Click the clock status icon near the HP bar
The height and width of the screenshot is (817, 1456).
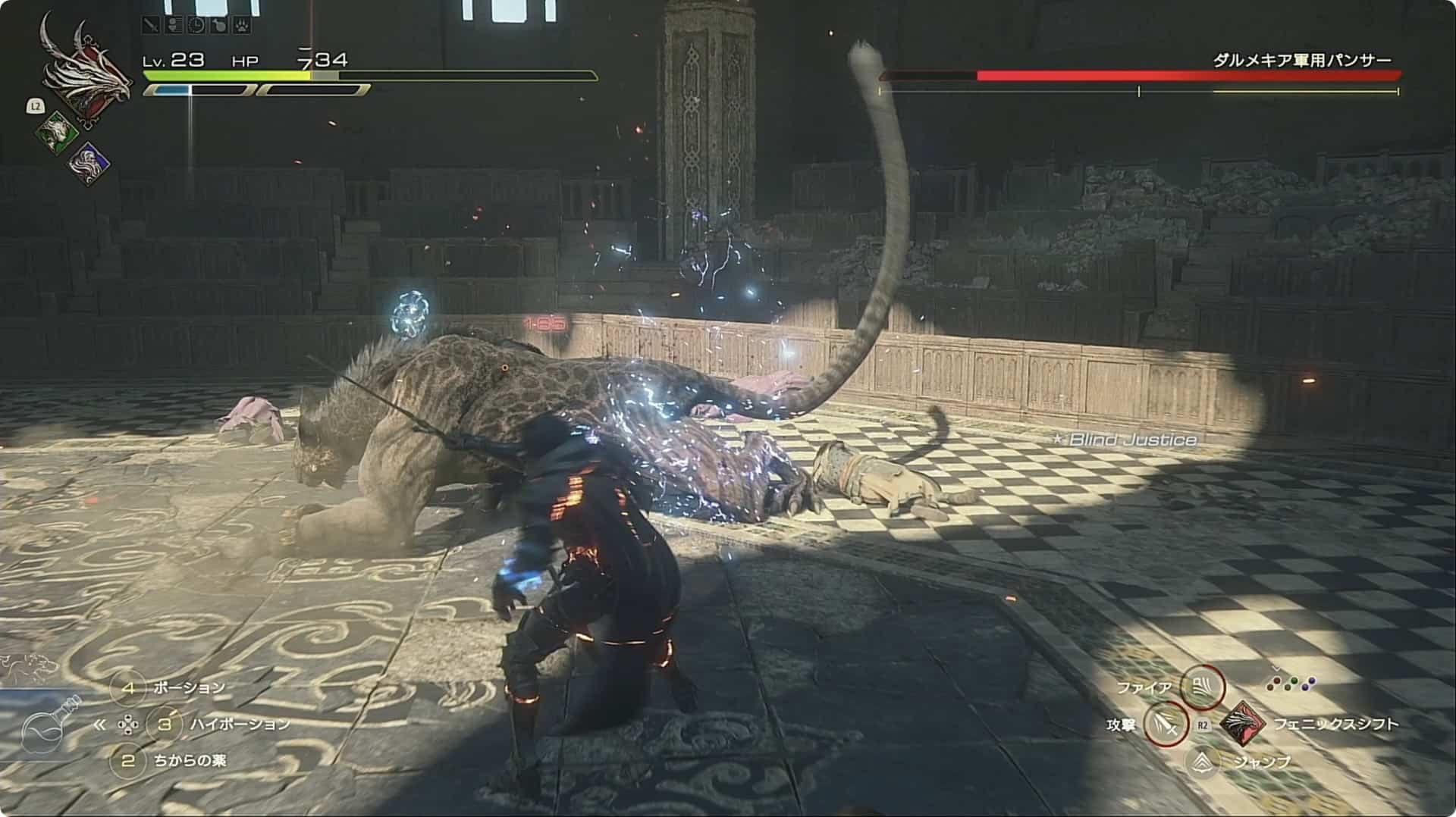(196, 26)
